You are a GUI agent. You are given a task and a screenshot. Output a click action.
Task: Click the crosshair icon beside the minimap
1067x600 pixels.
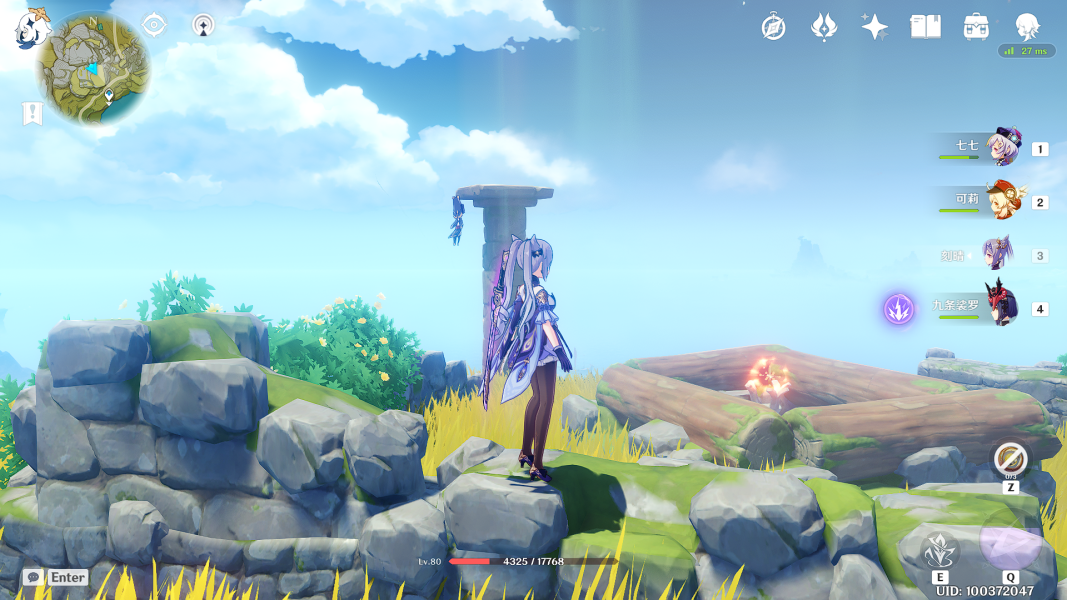(x=154, y=25)
